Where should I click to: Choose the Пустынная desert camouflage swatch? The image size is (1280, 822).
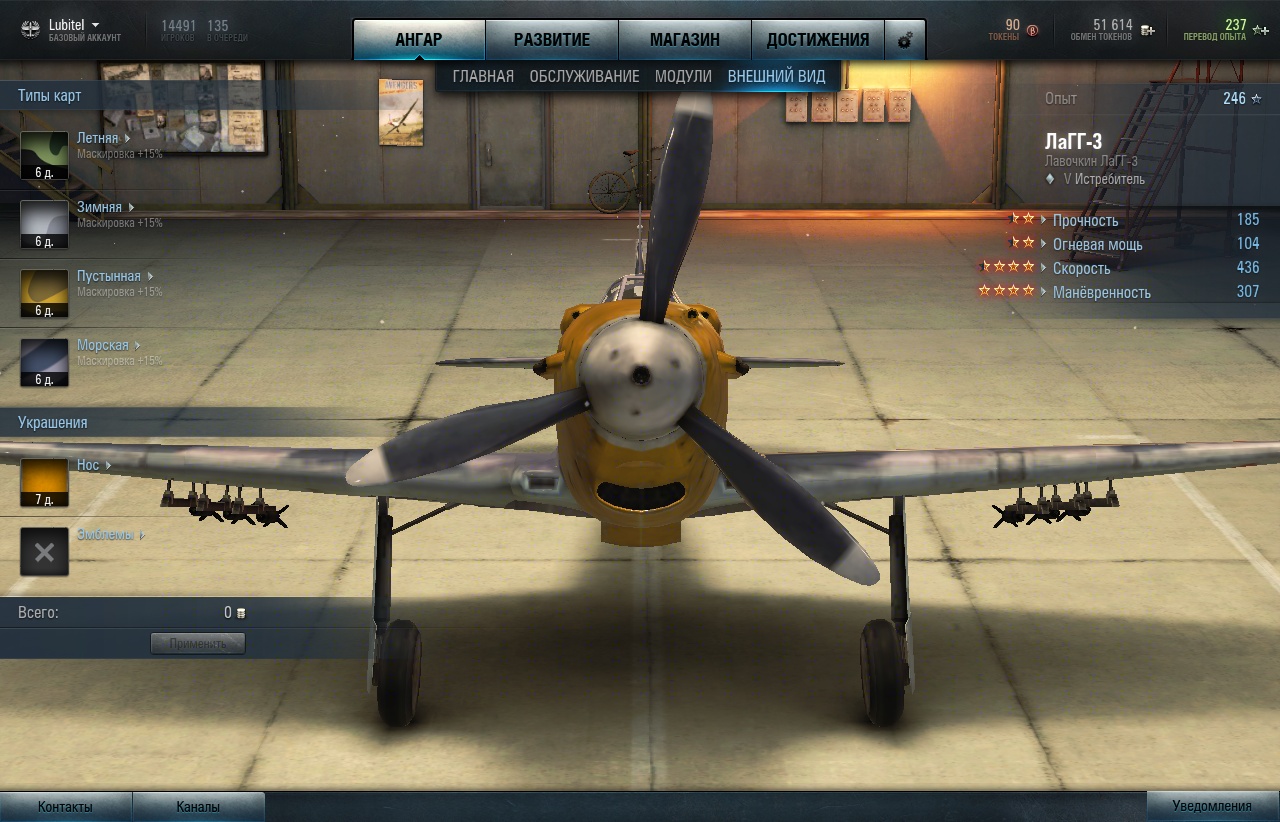point(45,293)
